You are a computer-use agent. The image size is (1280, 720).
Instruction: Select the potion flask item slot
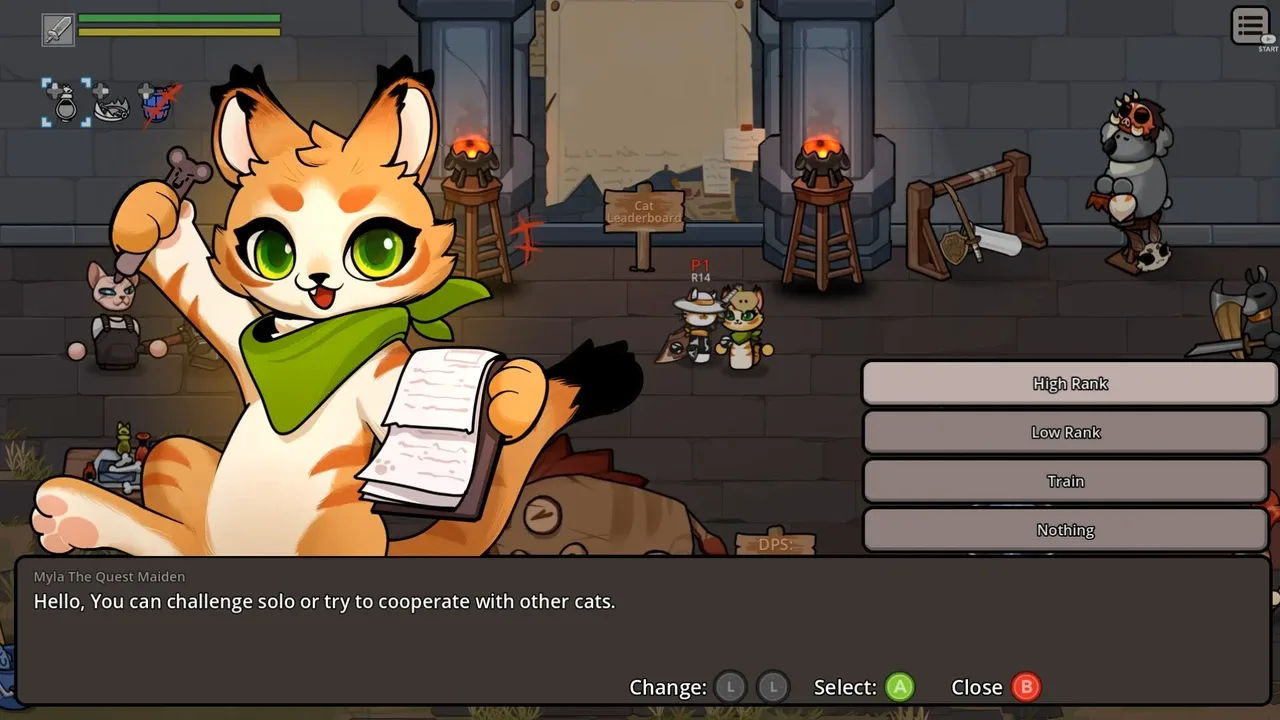66,103
